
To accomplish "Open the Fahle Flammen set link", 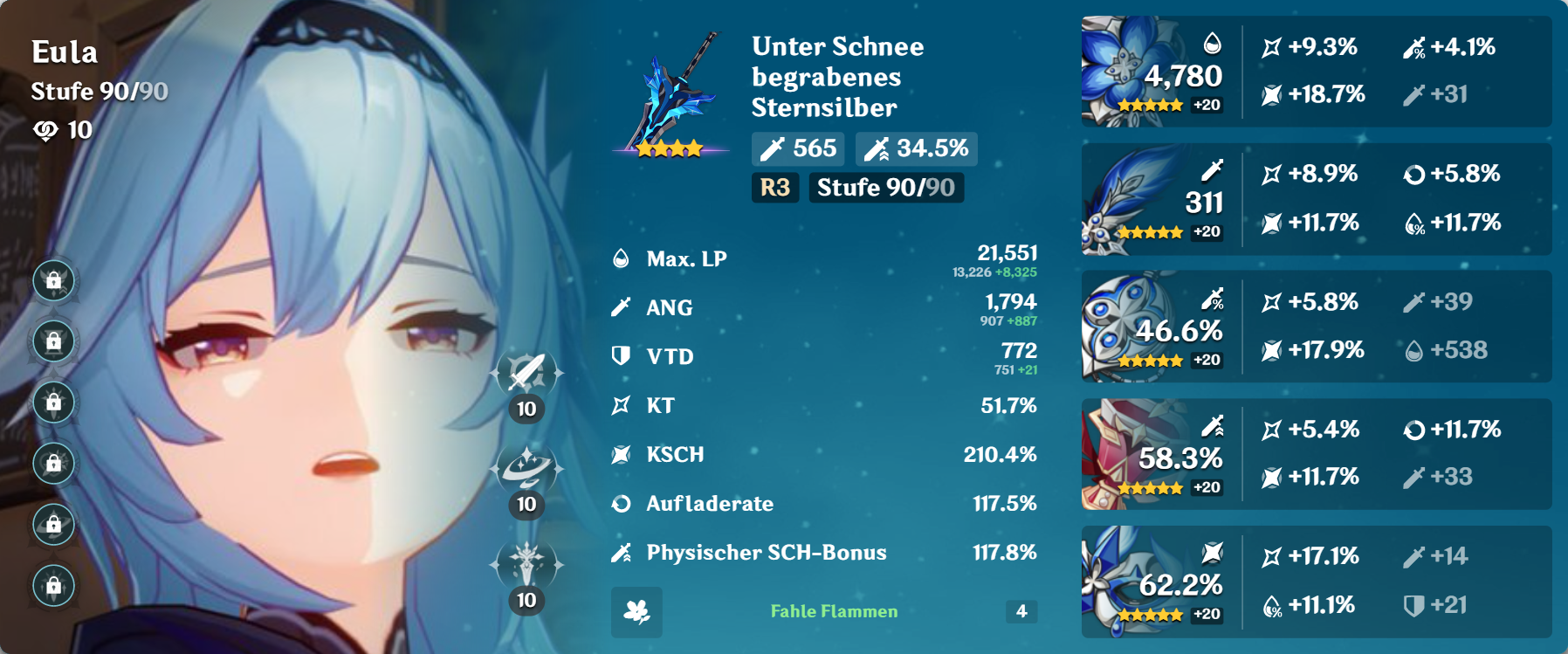I will click(833, 611).
